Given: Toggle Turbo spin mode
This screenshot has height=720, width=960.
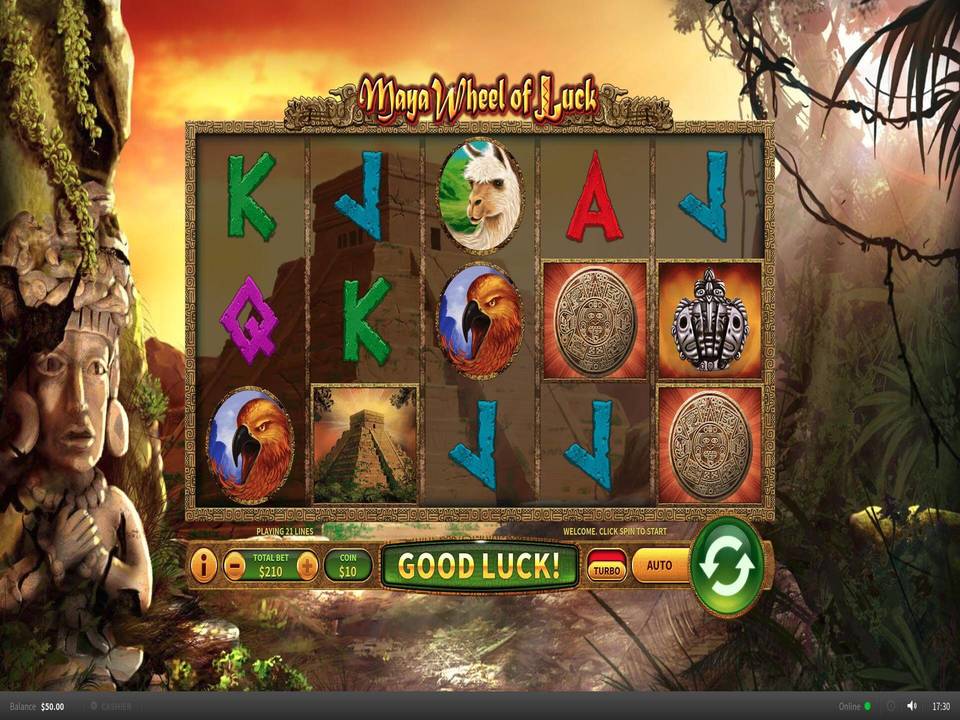Looking at the screenshot, I should point(607,566).
